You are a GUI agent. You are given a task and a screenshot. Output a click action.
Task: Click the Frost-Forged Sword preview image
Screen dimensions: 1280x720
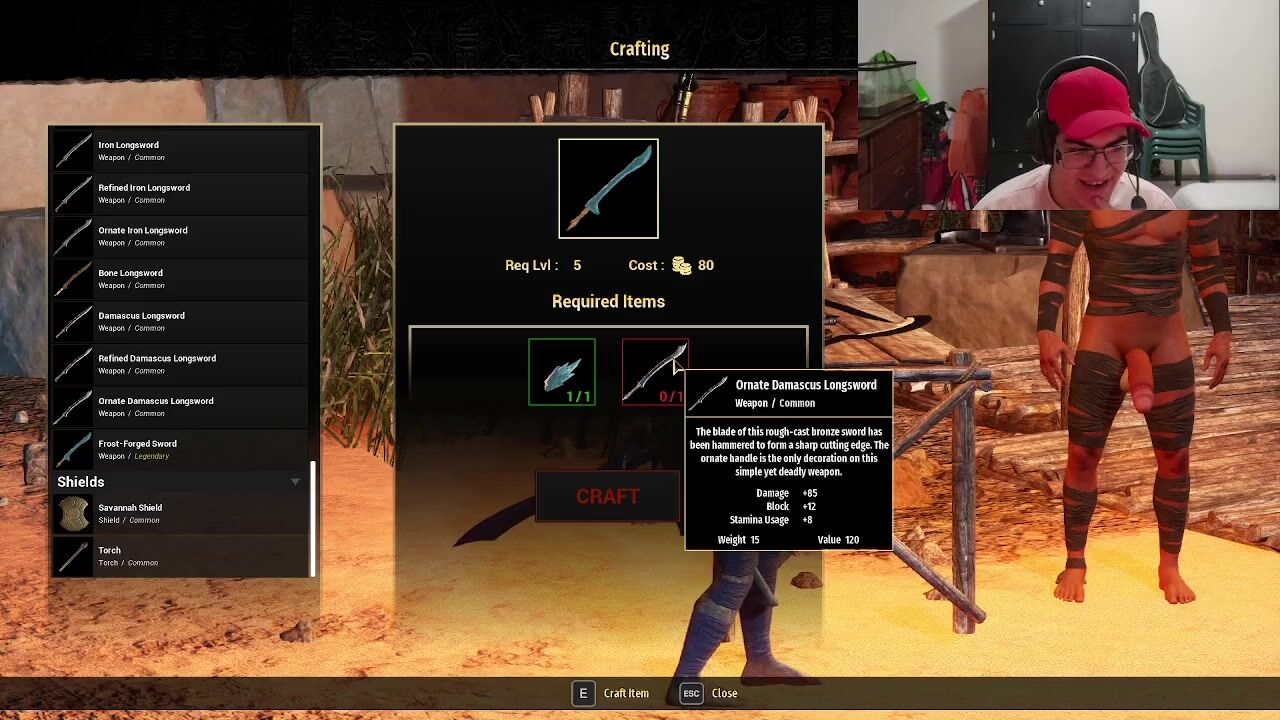click(x=608, y=189)
